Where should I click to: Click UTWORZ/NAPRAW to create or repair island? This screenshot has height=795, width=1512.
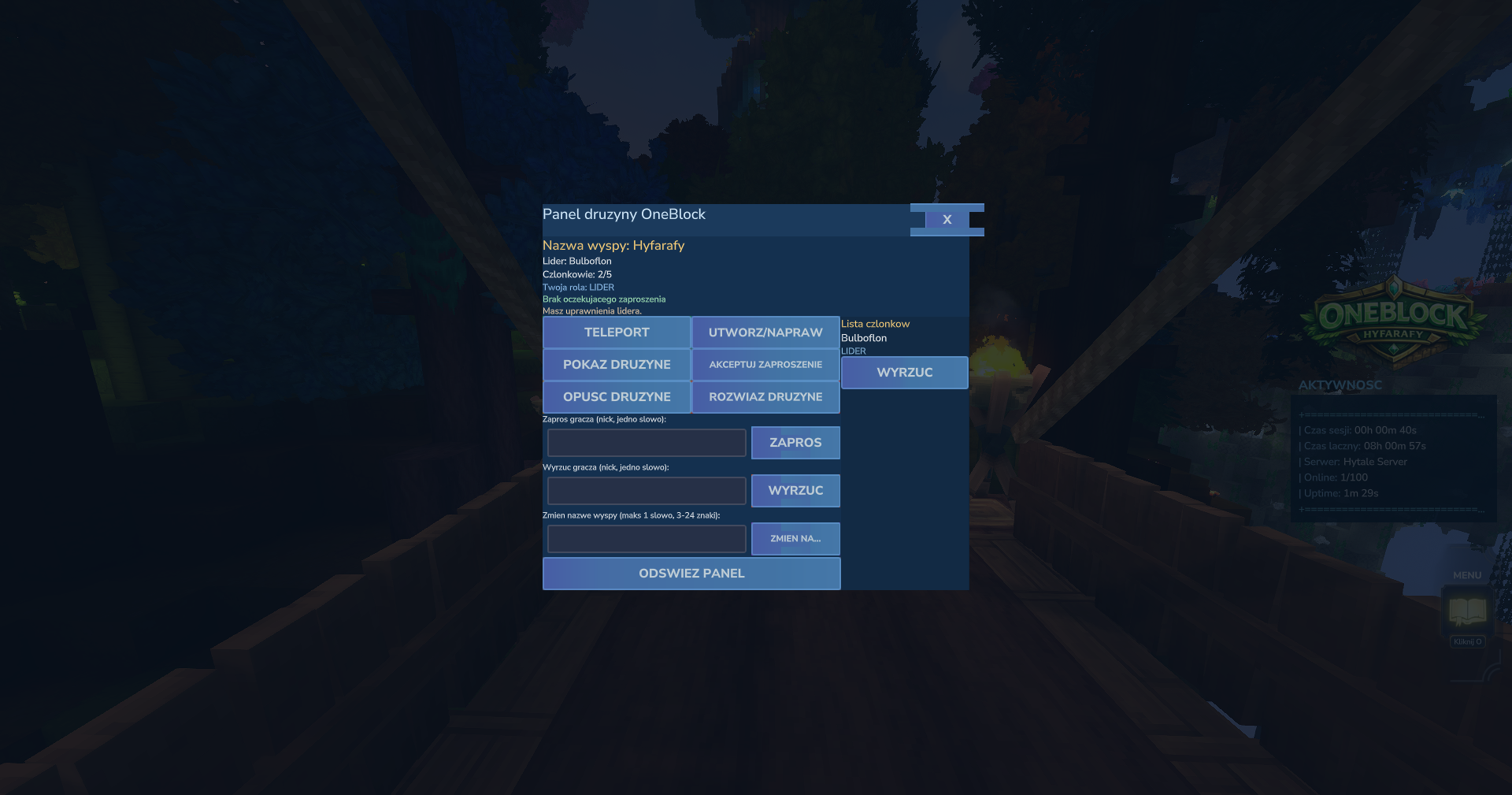point(765,332)
